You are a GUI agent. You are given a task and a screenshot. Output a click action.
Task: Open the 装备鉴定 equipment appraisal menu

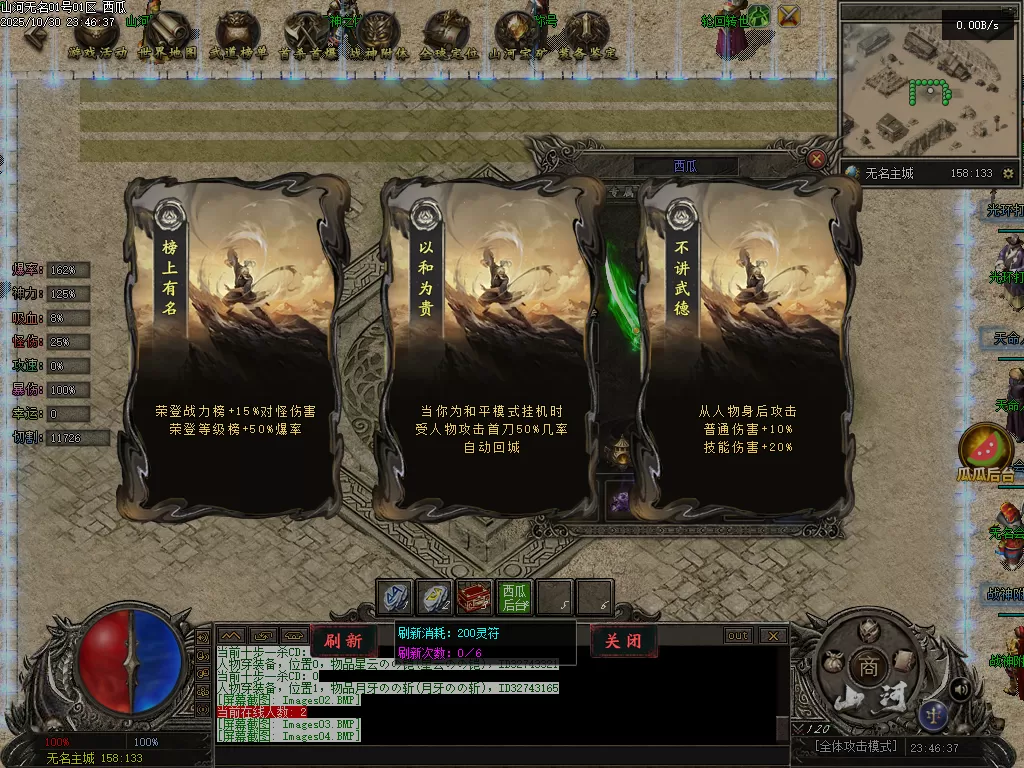coord(587,36)
